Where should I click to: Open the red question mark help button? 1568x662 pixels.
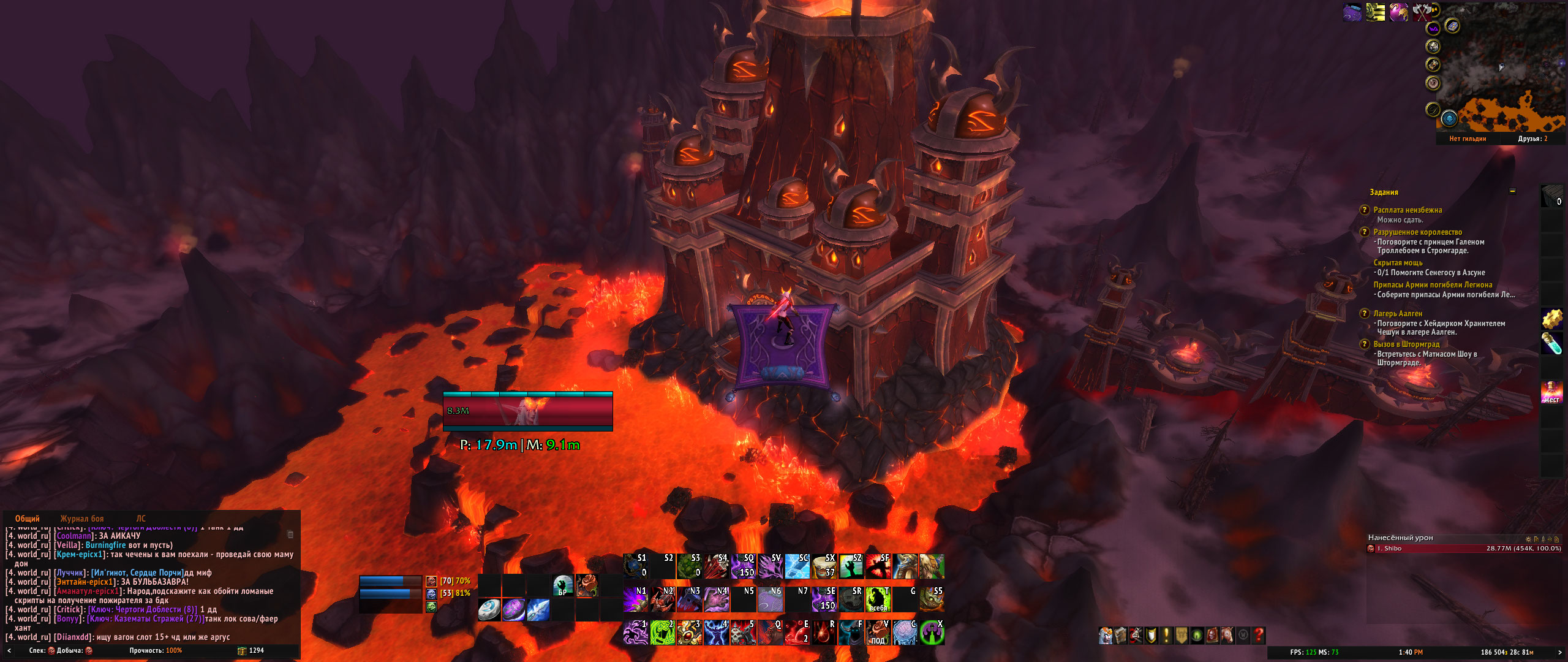(1259, 635)
